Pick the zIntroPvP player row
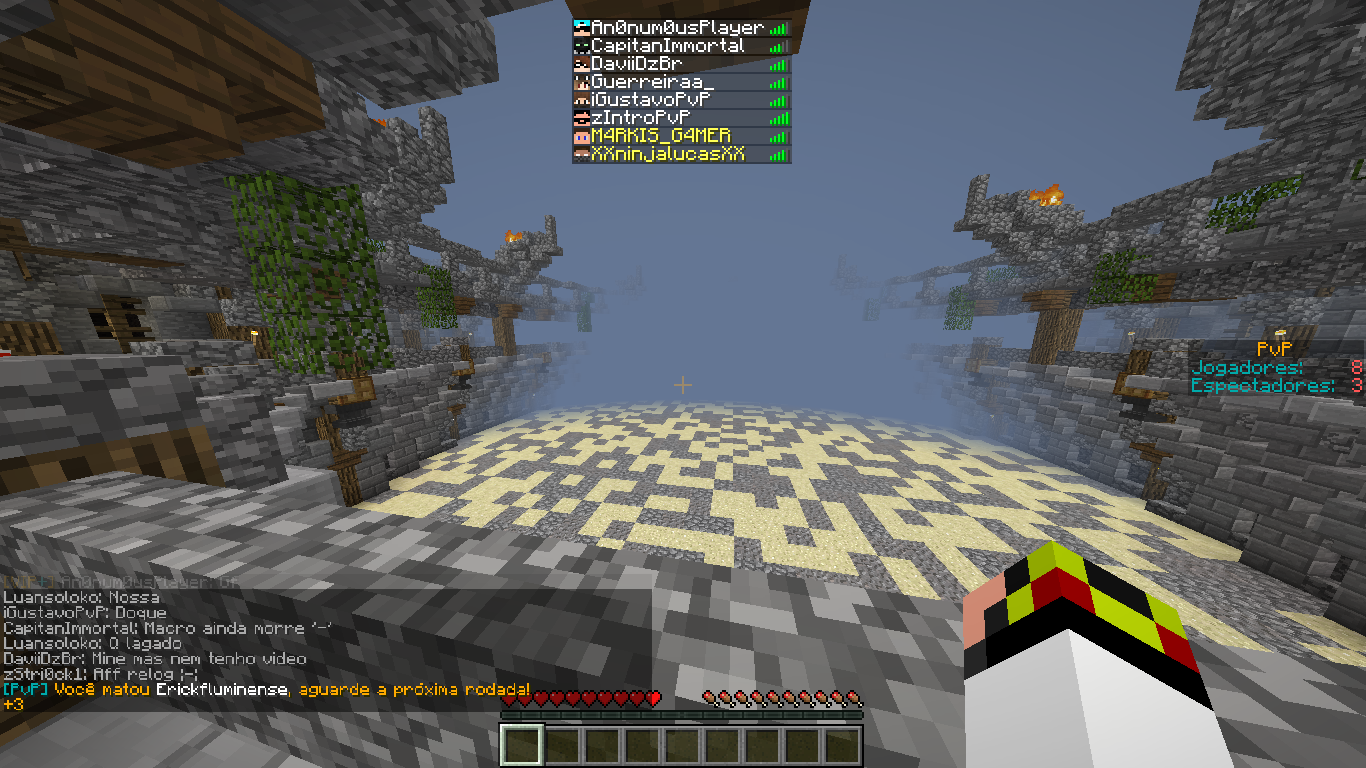This screenshot has height=768, width=1366. click(641, 118)
